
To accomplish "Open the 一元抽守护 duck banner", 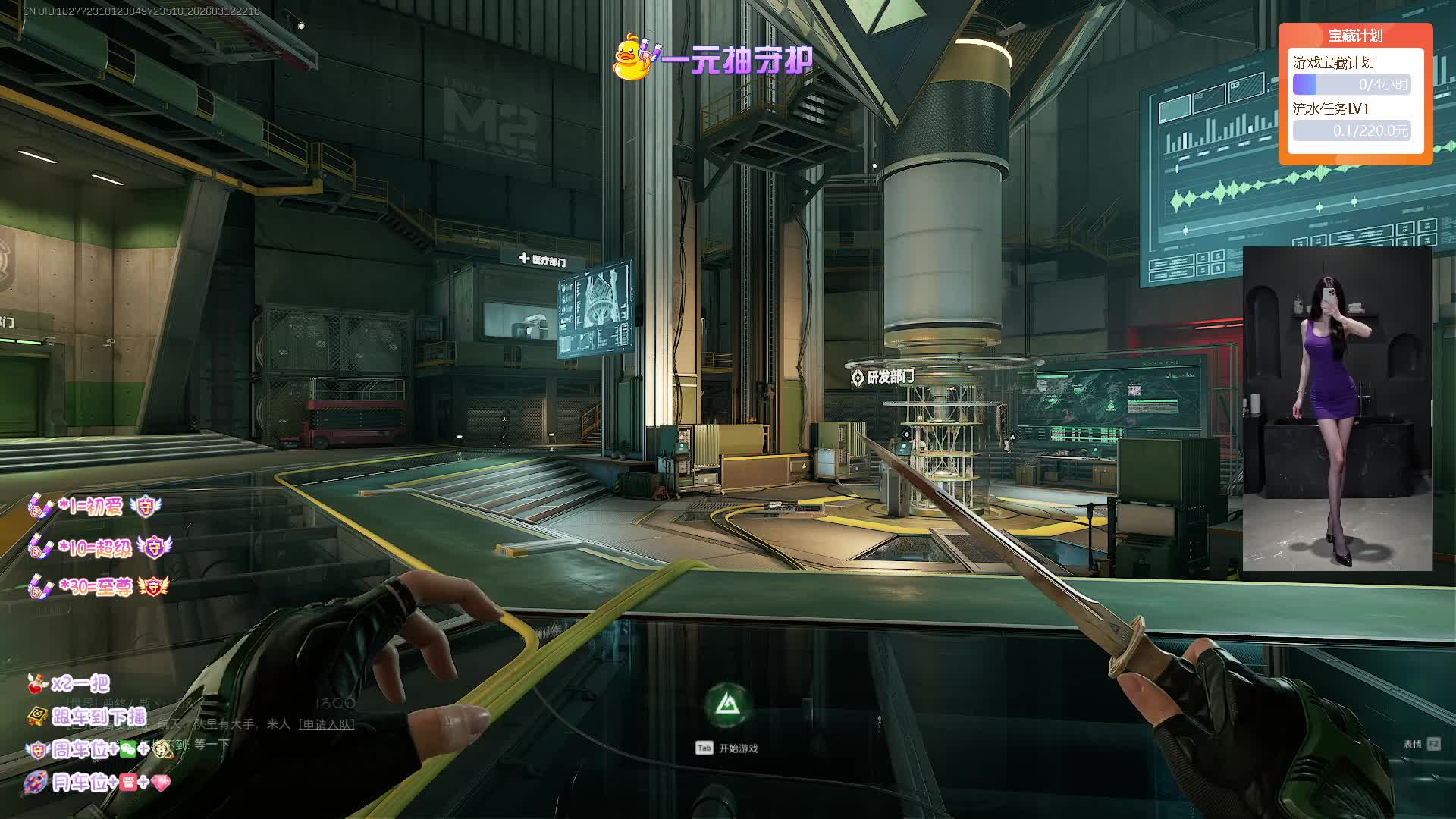I will pos(713,58).
